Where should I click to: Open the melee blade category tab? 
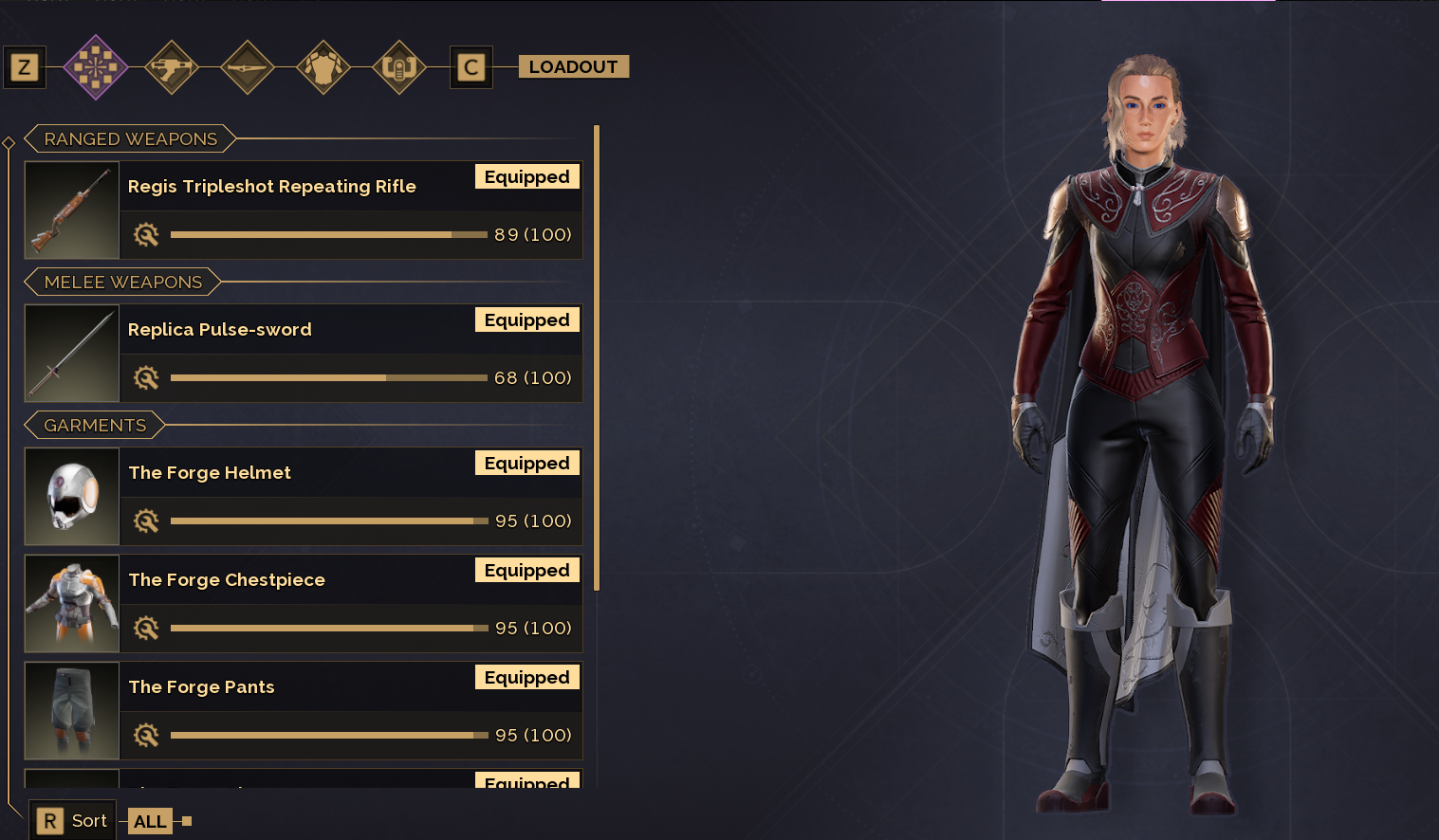click(248, 67)
